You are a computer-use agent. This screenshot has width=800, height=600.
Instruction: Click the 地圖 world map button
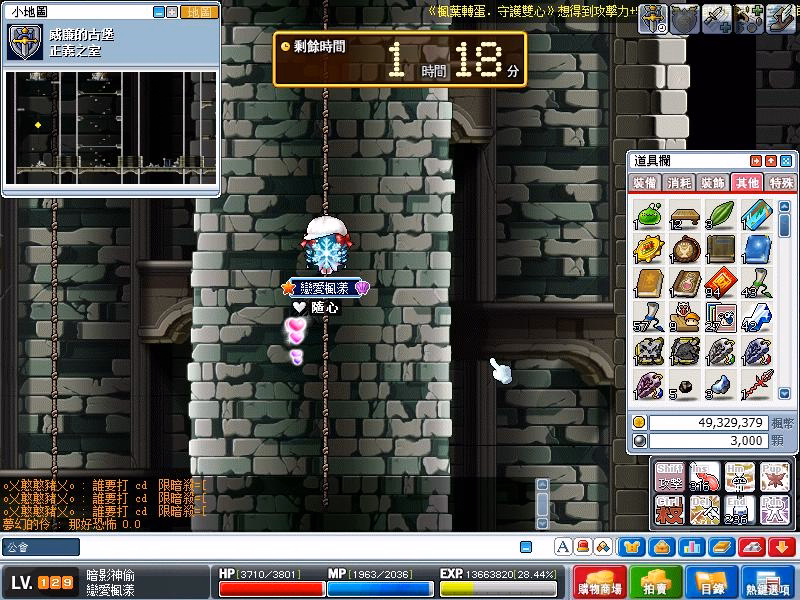(200, 12)
